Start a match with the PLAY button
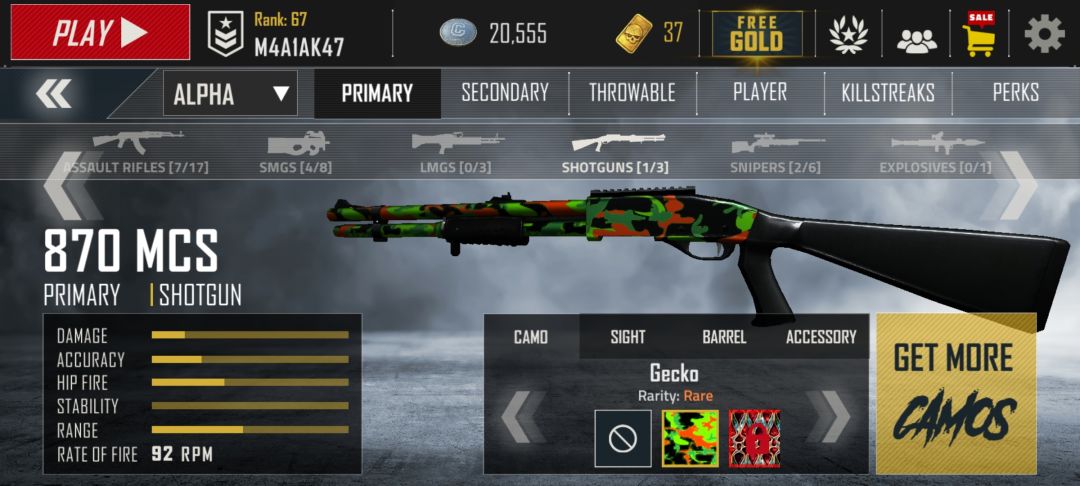Image resolution: width=1080 pixels, height=486 pixels. (100, 32)
